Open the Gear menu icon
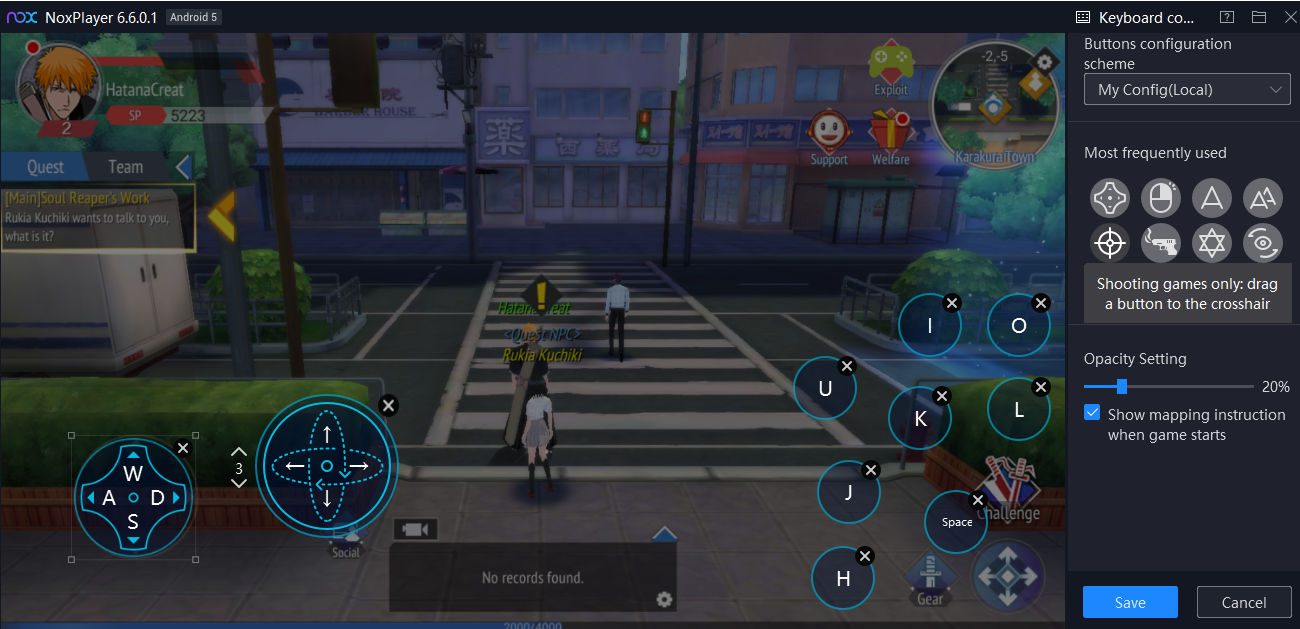1300x629 pixels. (929, 579)
